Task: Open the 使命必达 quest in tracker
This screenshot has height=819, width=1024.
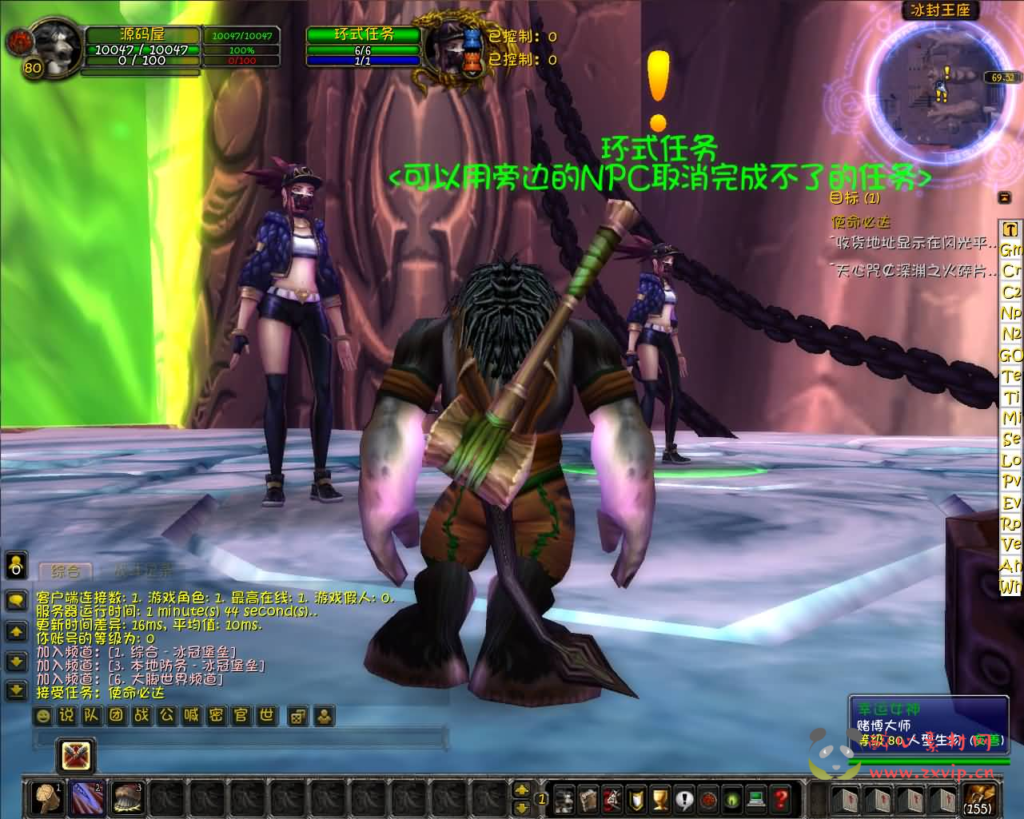Action: click(861, 222)
